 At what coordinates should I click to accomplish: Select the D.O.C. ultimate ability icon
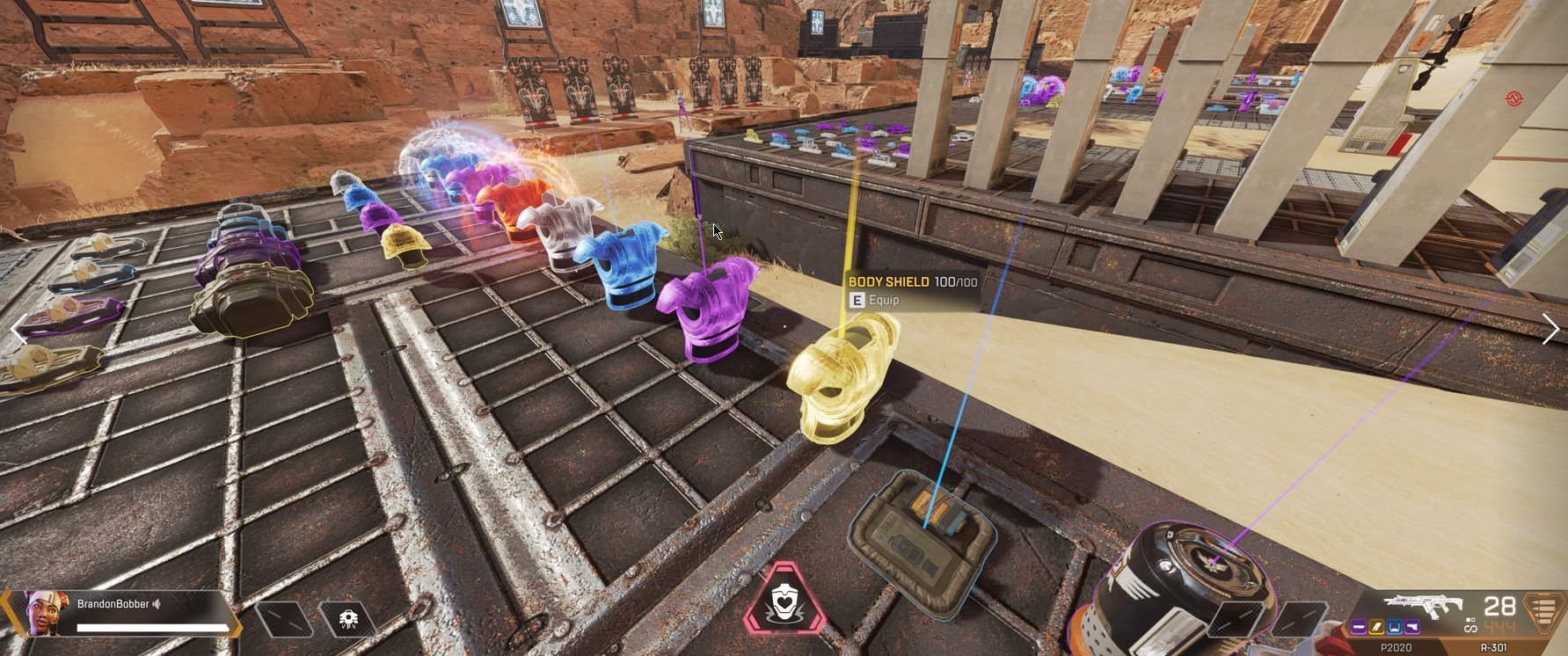pos(349,618)
